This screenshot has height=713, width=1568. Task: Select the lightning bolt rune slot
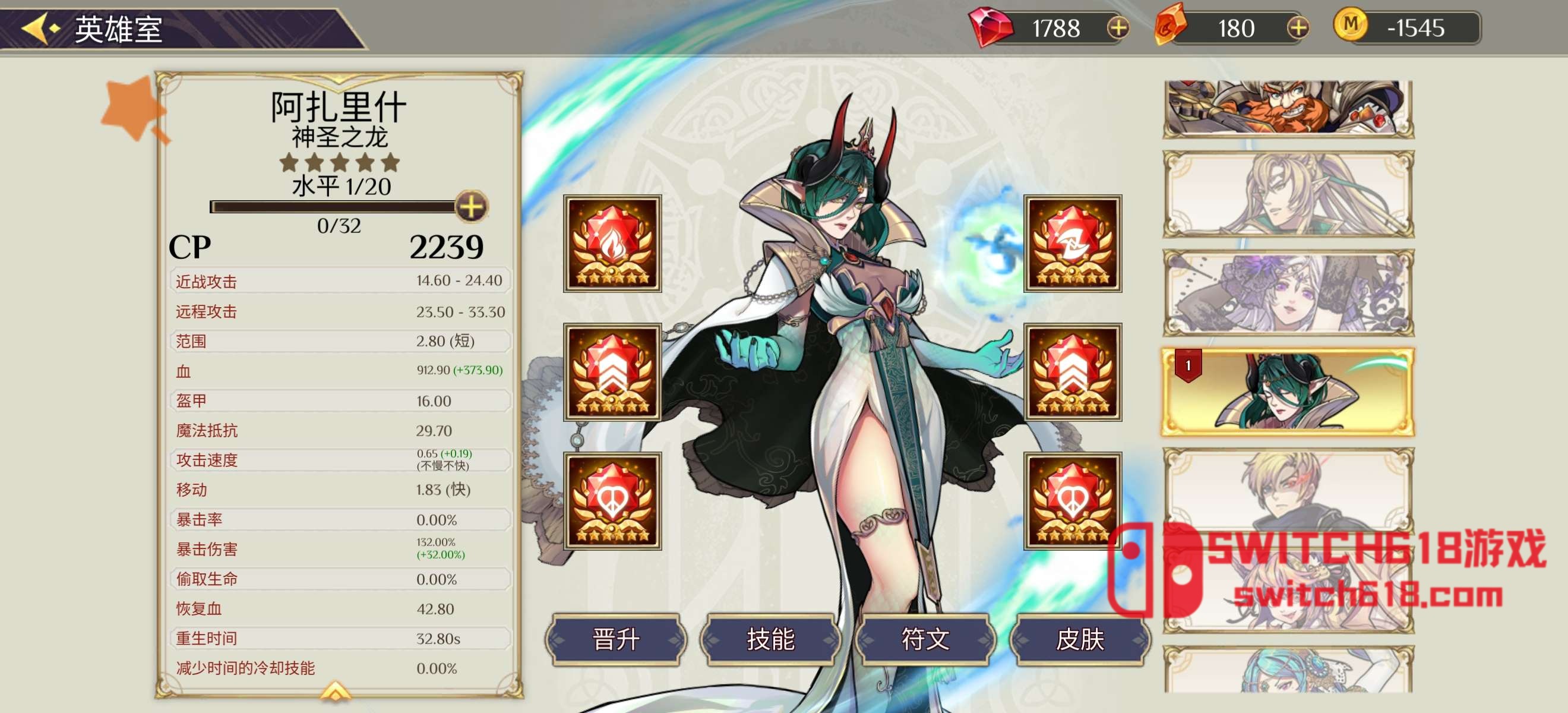(x=1073, y=244)
